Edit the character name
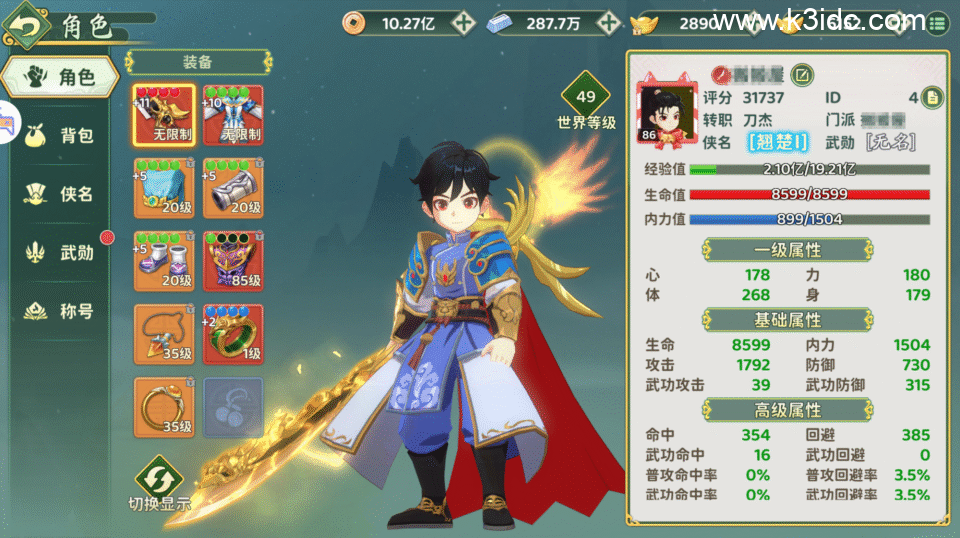Viewport: 960px width, 538px height. tap(802, 74)
